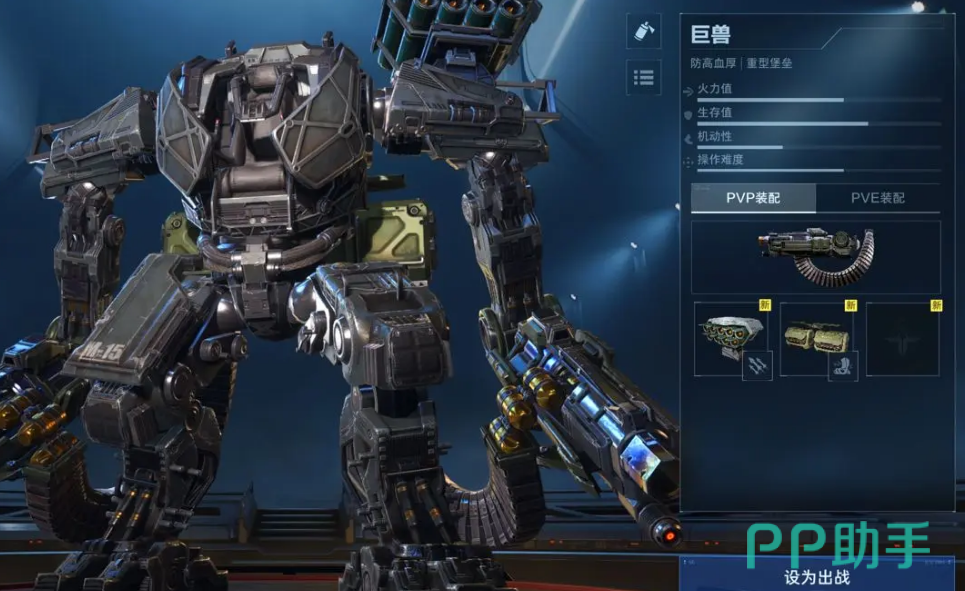Click the 设为出战 deploy button
The width and height of the screenshot is (965, 591).
pyautogui.click(x=818, y=576)
